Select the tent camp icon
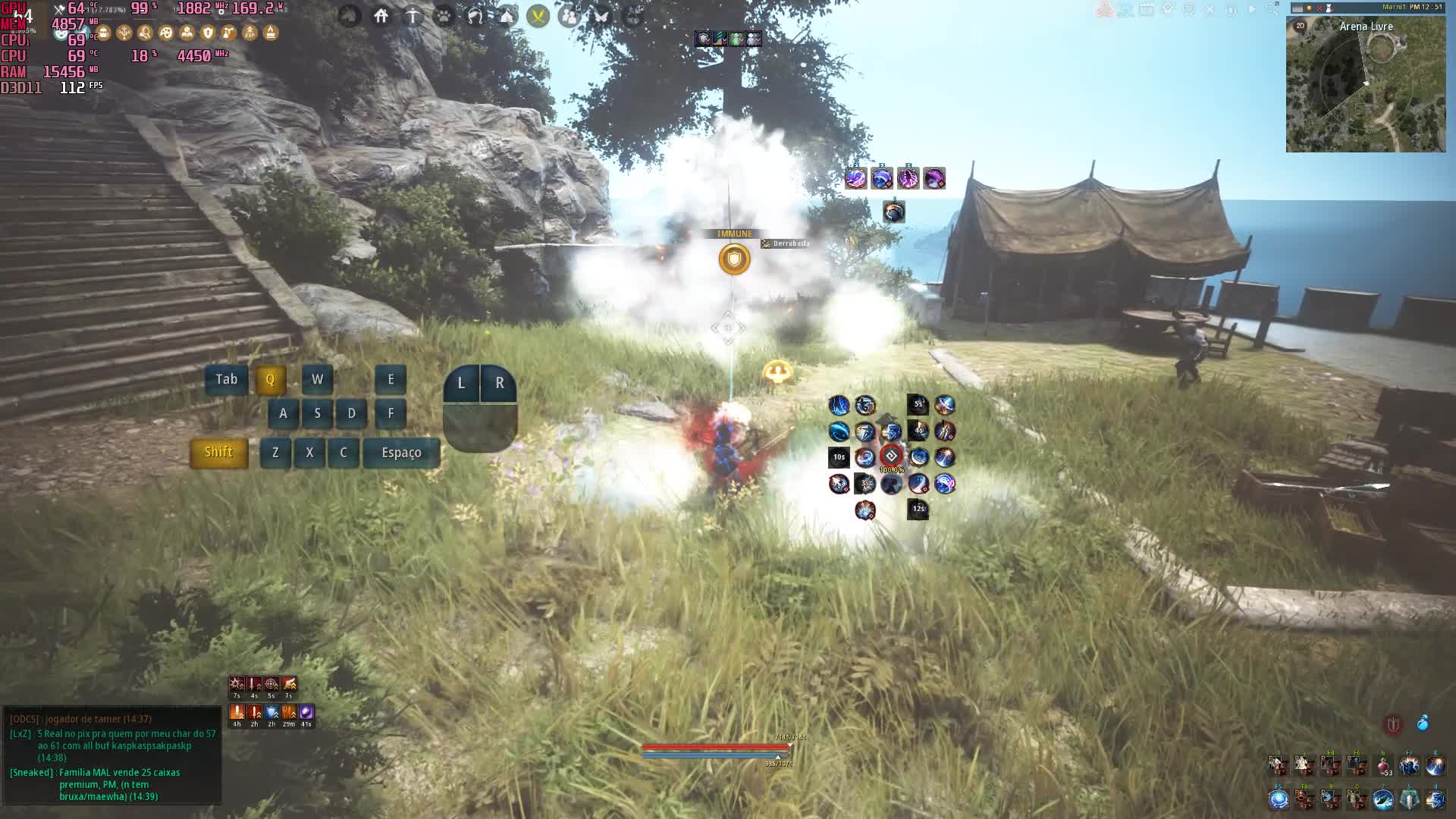1456x819 pixels. click(507, 15)
